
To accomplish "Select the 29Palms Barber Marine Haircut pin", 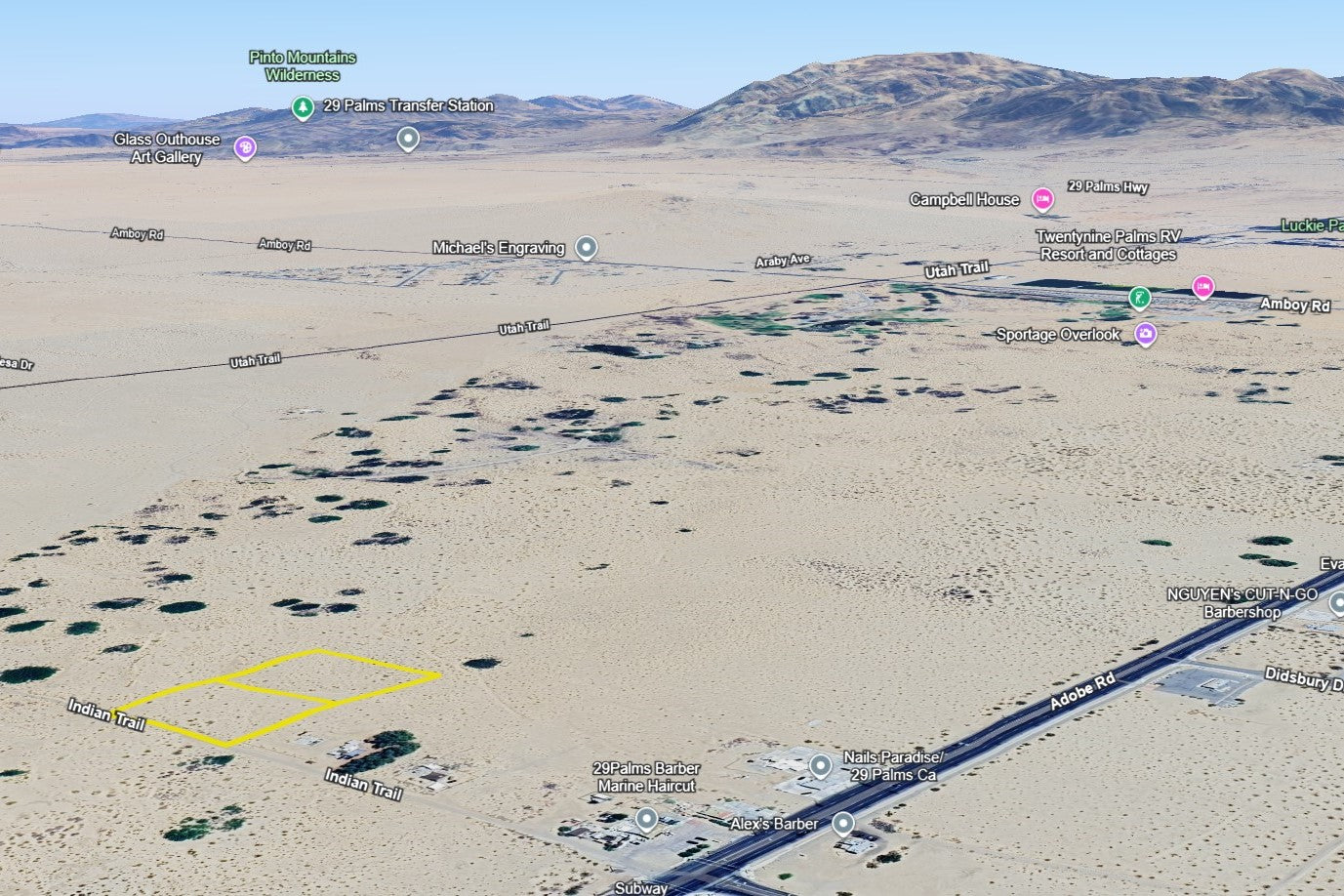I will pyautogui.click(x=646, y=818).
